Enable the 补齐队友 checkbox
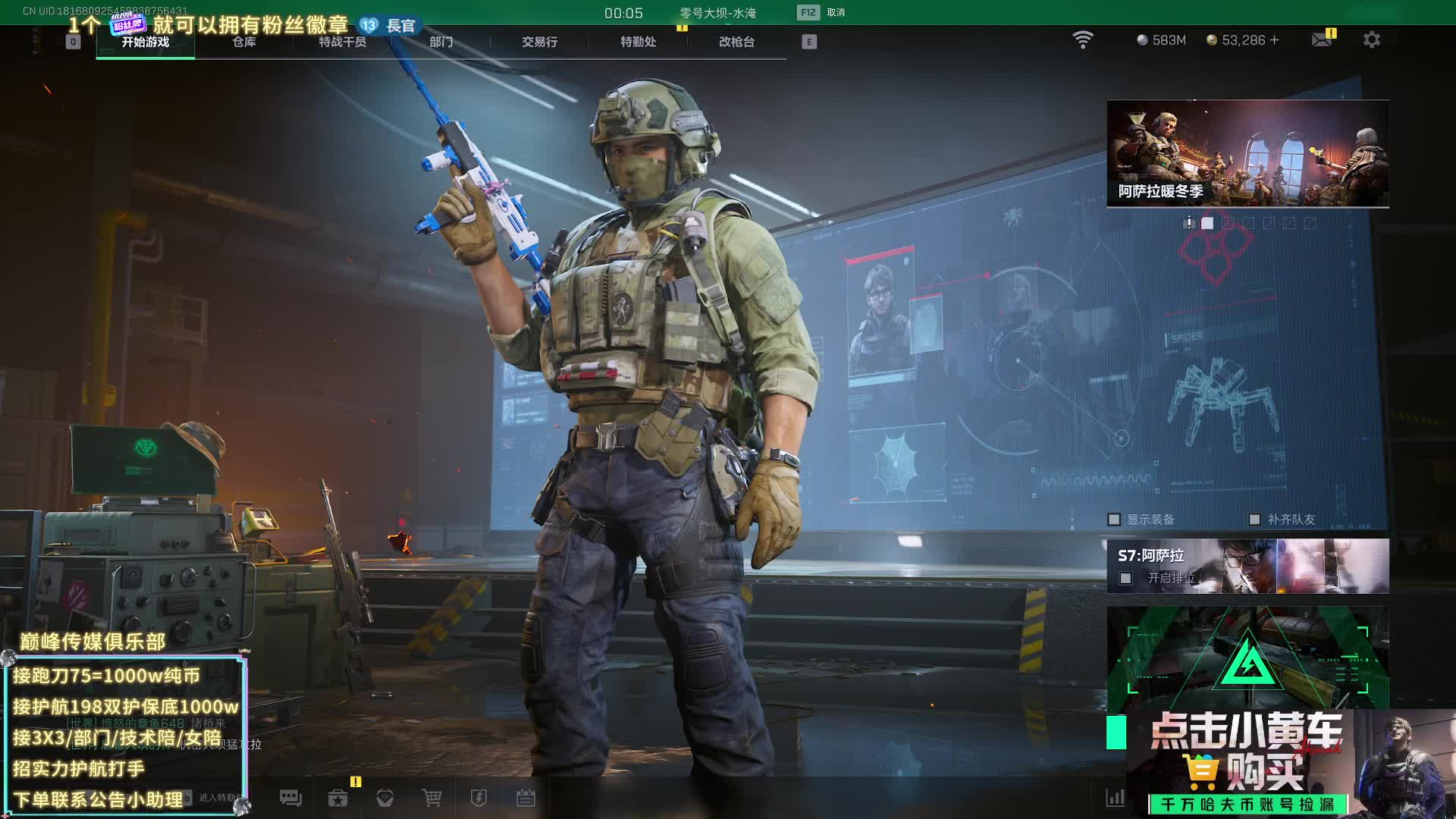This screenshot has height=819, width=1456. click(x=1254, y=519)
